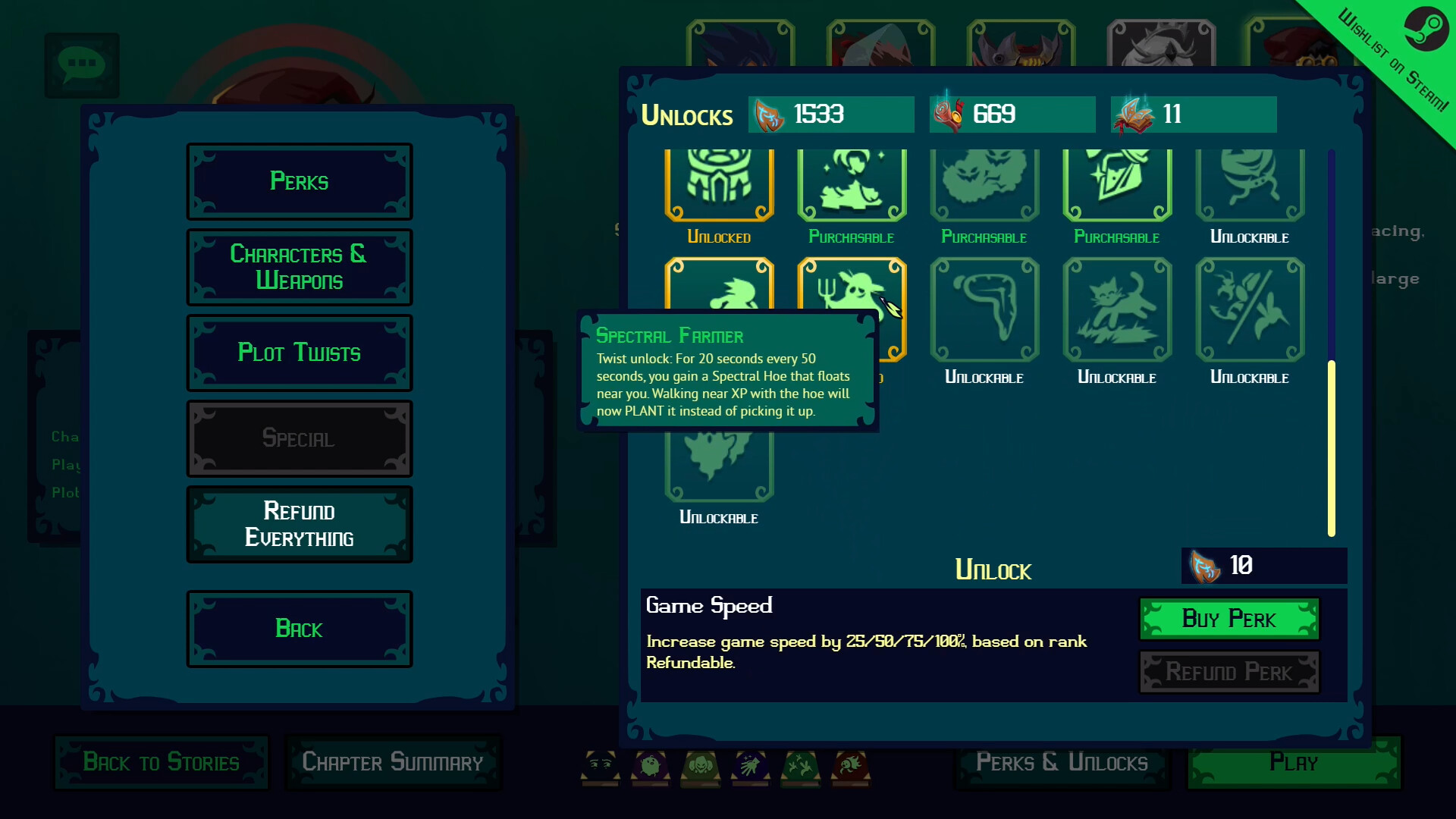Switch to the Perks & Unlocks tab

pyautogui.click(x=1061, y=762)
